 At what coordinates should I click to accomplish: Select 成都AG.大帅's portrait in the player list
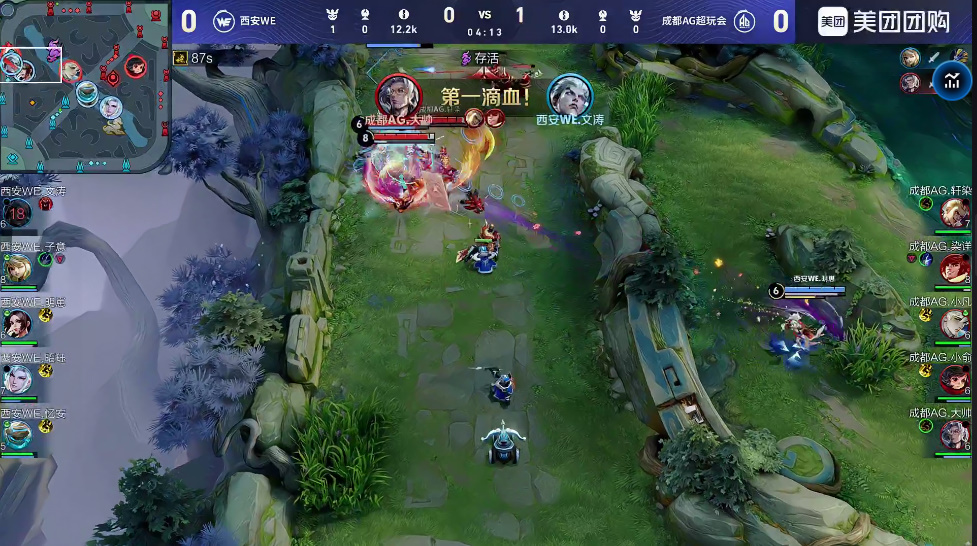955,434
